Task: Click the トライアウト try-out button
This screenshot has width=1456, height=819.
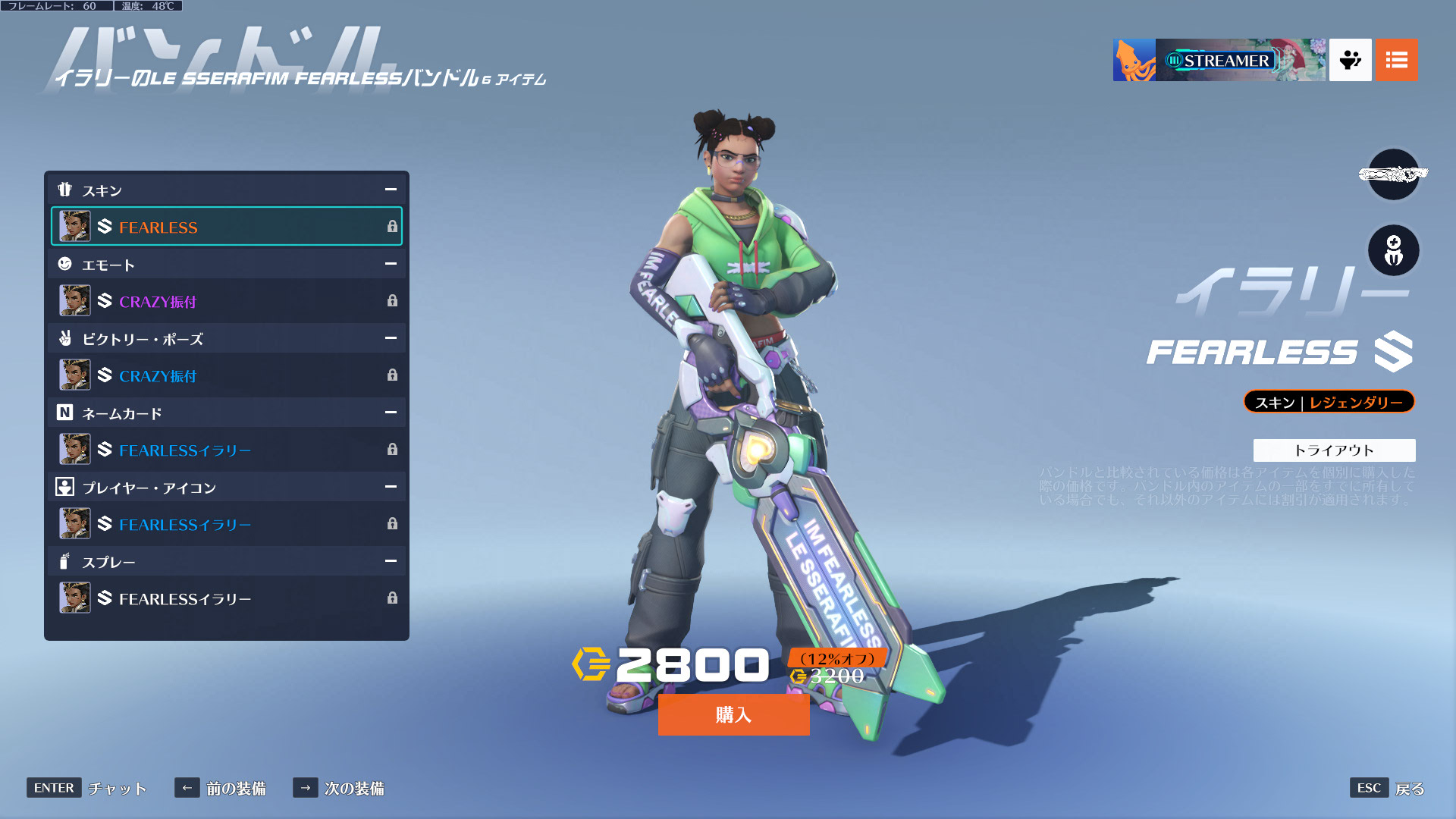Action: point(1334,450)
